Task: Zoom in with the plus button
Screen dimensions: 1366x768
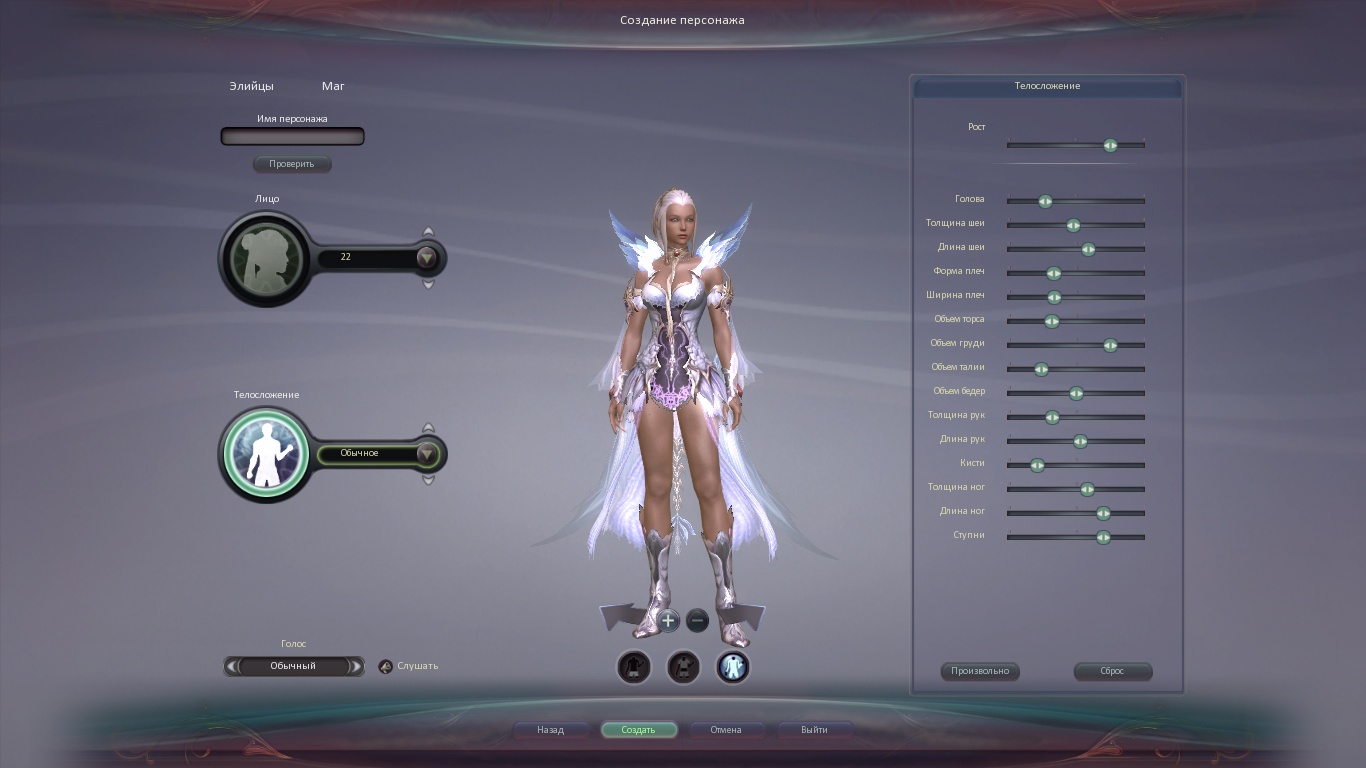Action: pyautogui.click(x=668, y=621)
